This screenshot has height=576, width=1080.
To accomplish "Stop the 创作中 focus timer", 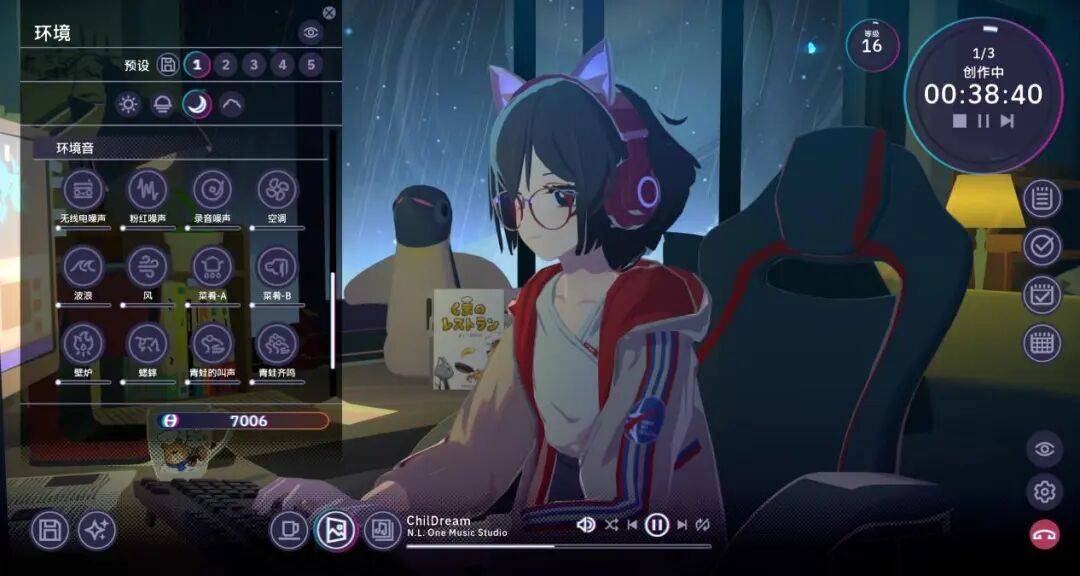I will pyautogui.click(x=959, y=121).
